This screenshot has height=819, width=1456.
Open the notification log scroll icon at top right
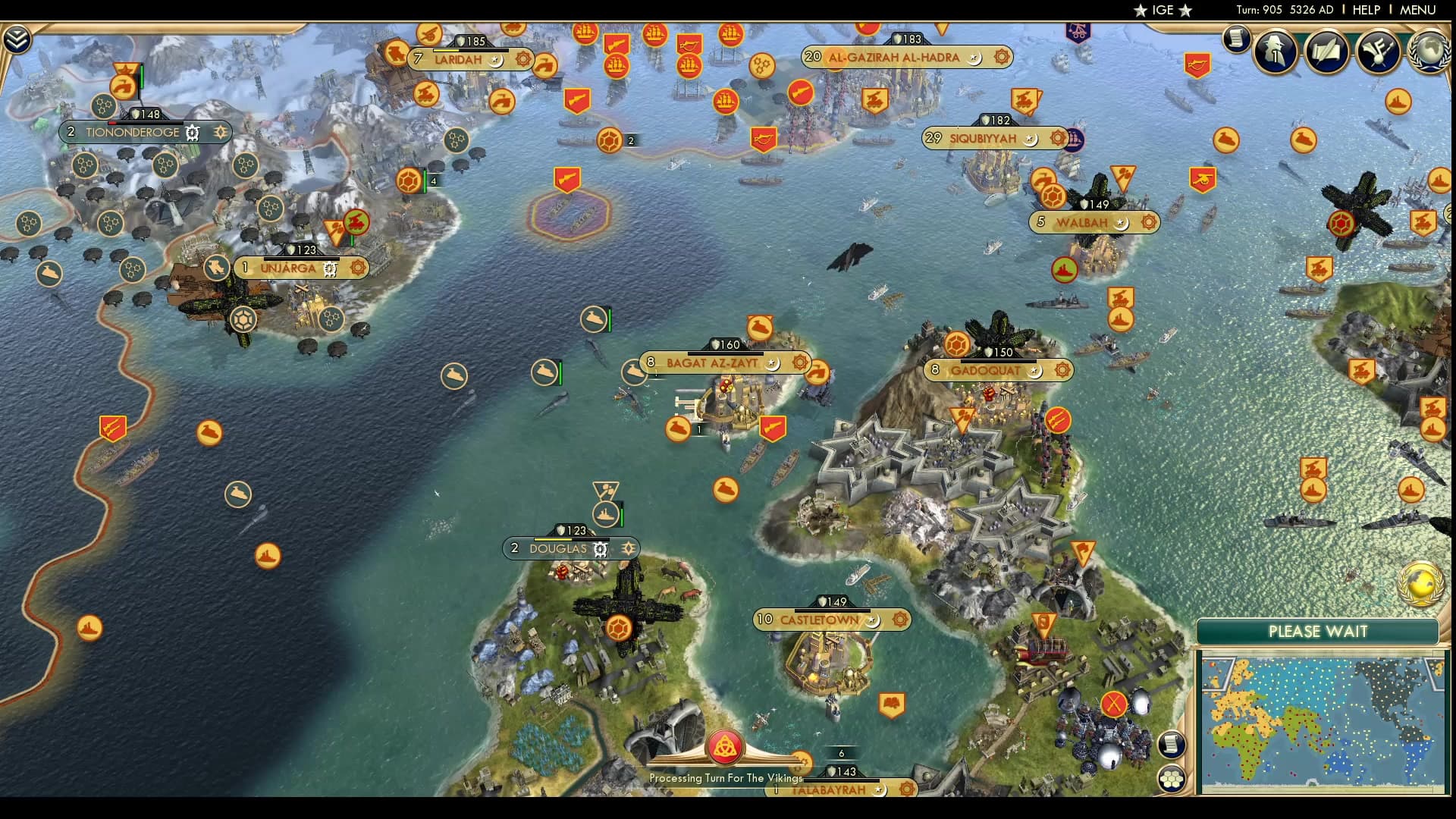pyautogui.click(x=1236, y=39)
